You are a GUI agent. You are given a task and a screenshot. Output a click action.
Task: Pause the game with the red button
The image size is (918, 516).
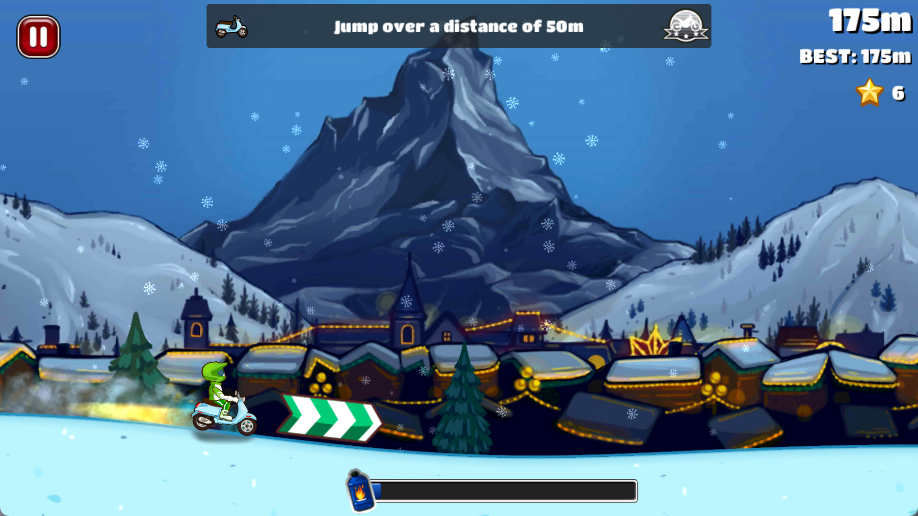click(38, 37)
